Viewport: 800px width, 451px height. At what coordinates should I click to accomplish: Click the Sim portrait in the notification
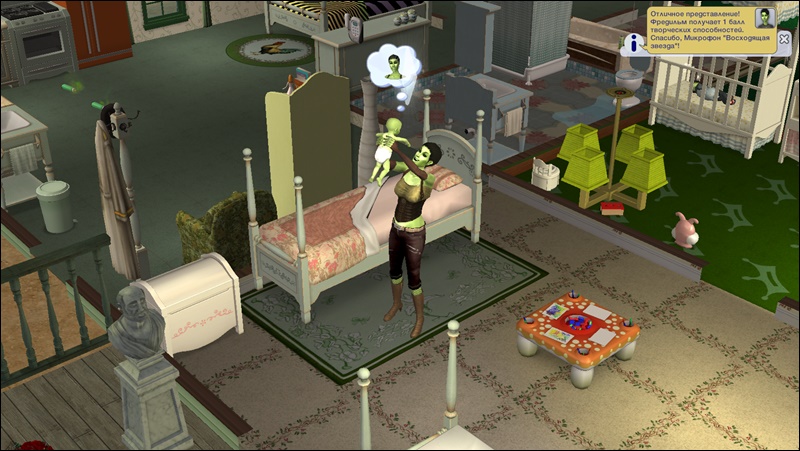(x=765, y=18)
